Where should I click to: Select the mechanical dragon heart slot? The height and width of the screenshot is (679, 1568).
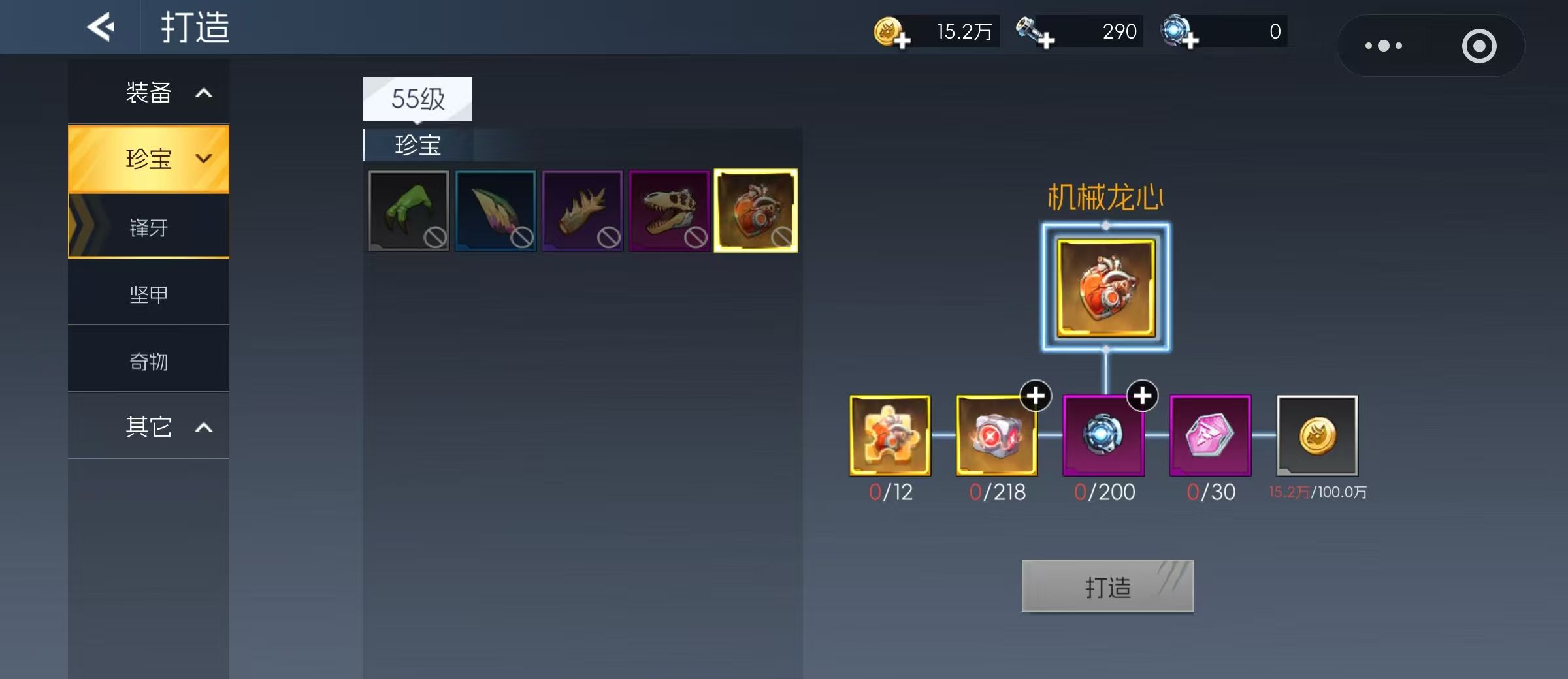(x=756, y=210)
